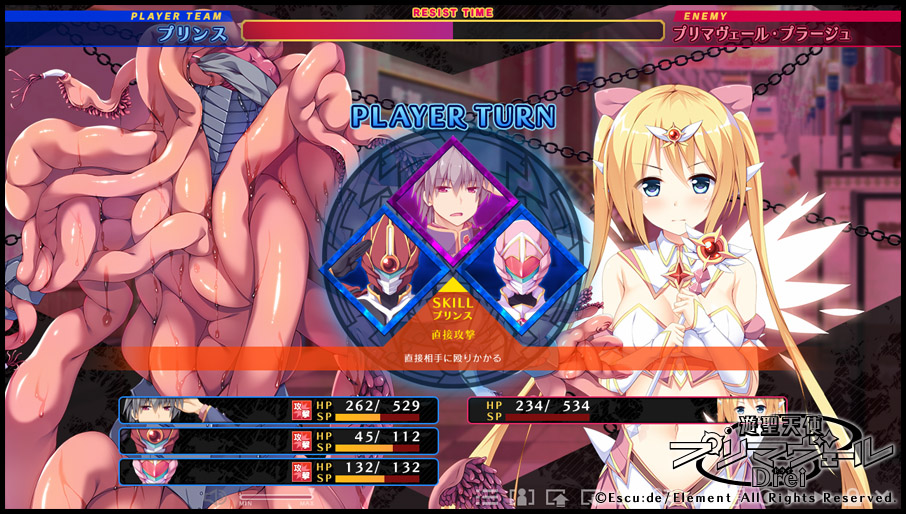Select the Prince portrait in the top diamond
906x514 pixels.
pos(447,188)
